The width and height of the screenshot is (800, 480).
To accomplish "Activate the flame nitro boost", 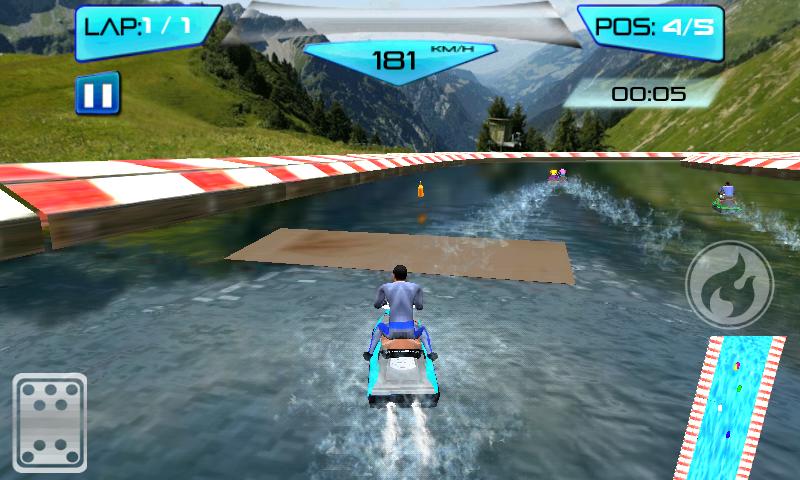I will 729,284.
